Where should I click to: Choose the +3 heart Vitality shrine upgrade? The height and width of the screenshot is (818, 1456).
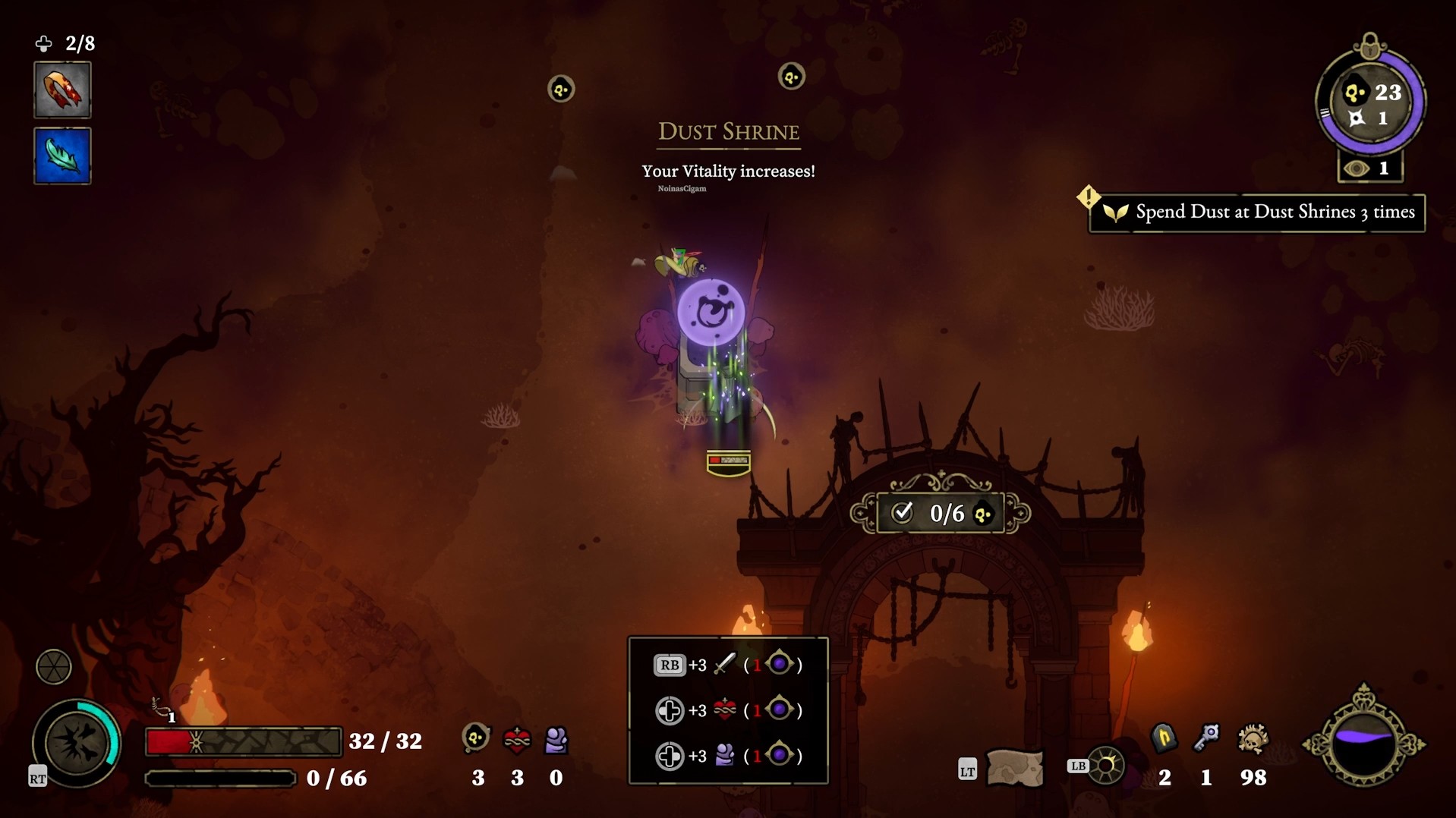727,710
